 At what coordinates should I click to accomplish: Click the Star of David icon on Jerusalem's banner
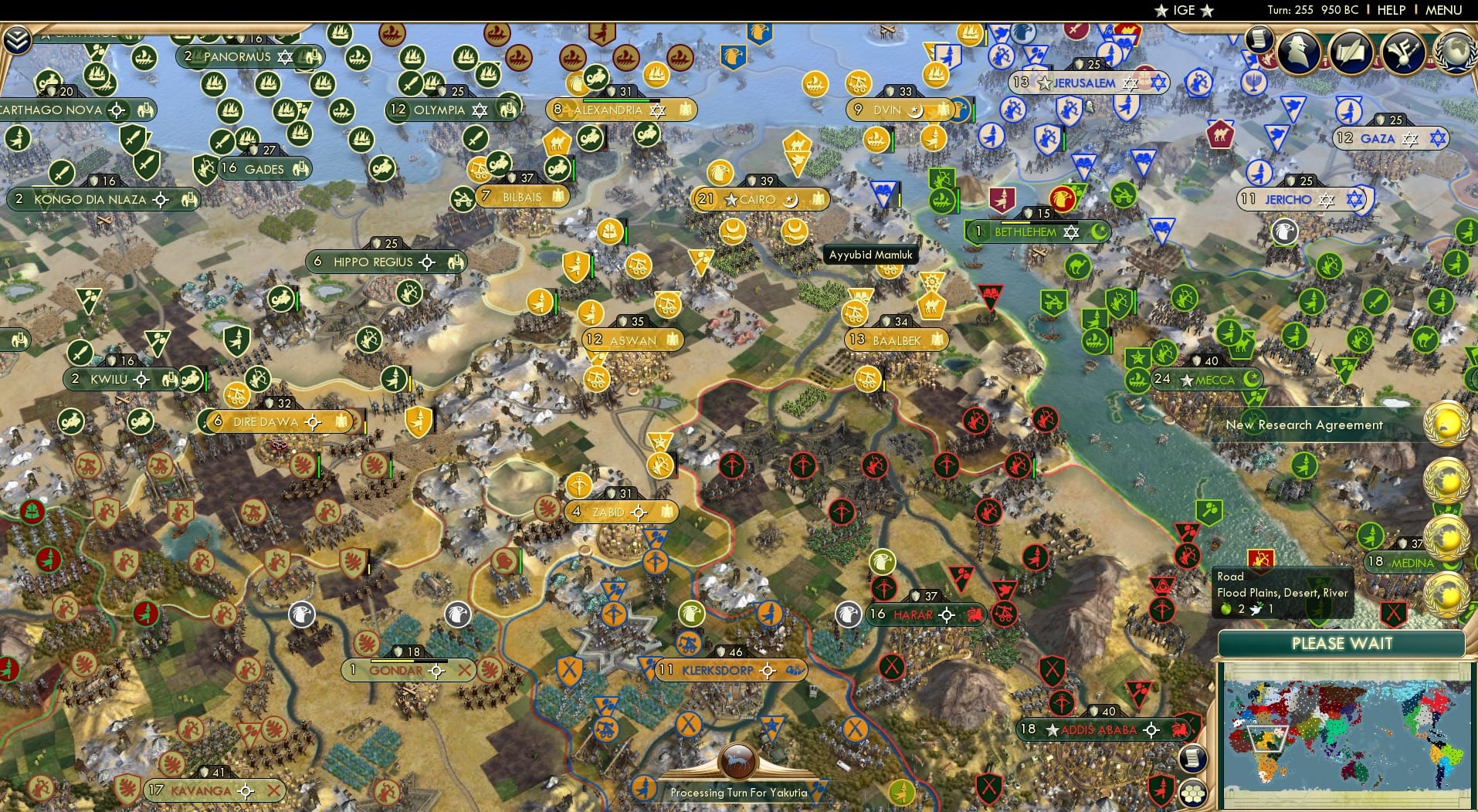(1130, 82)
